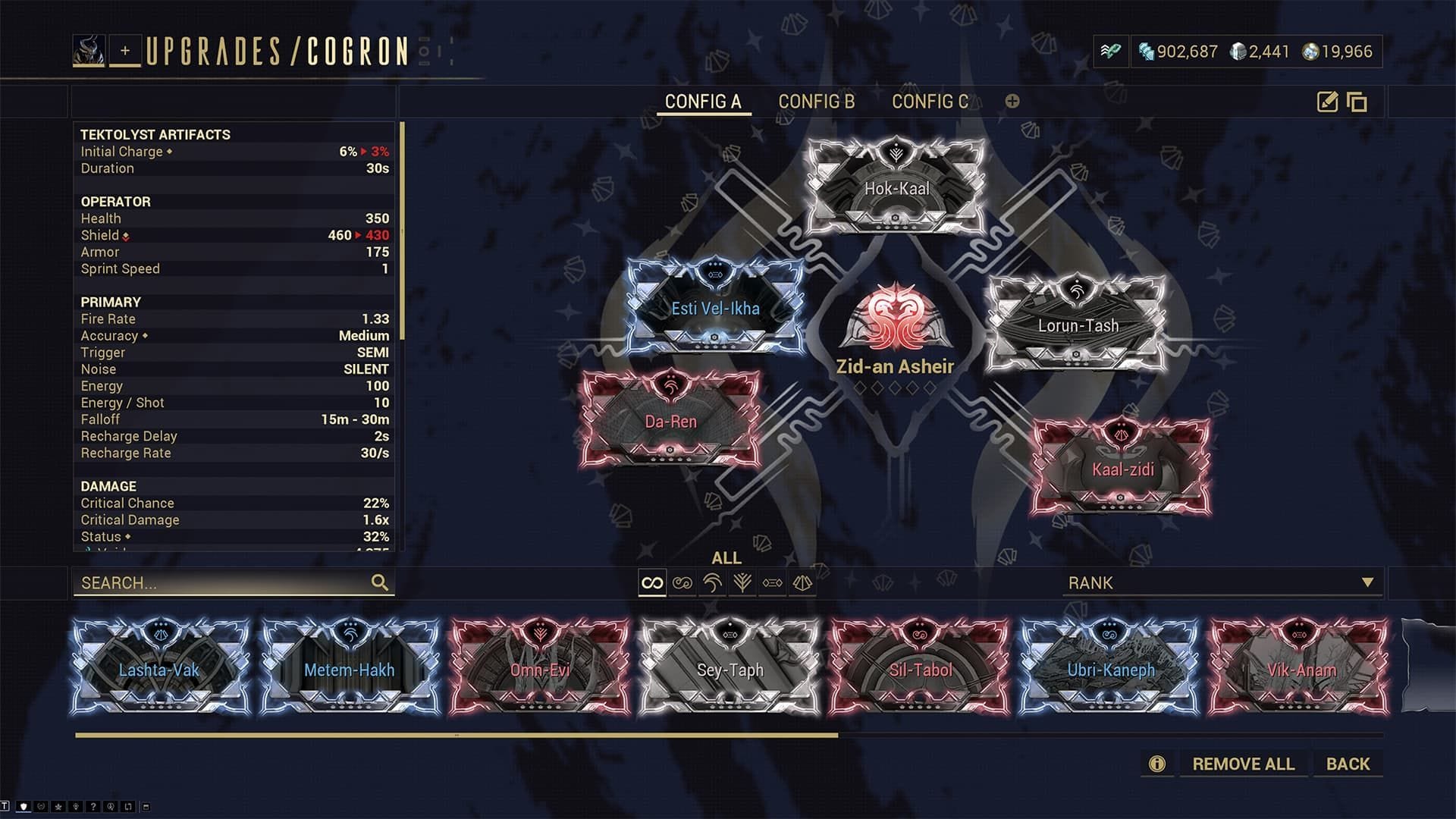Click the copy configuration icon top right

1358,101
